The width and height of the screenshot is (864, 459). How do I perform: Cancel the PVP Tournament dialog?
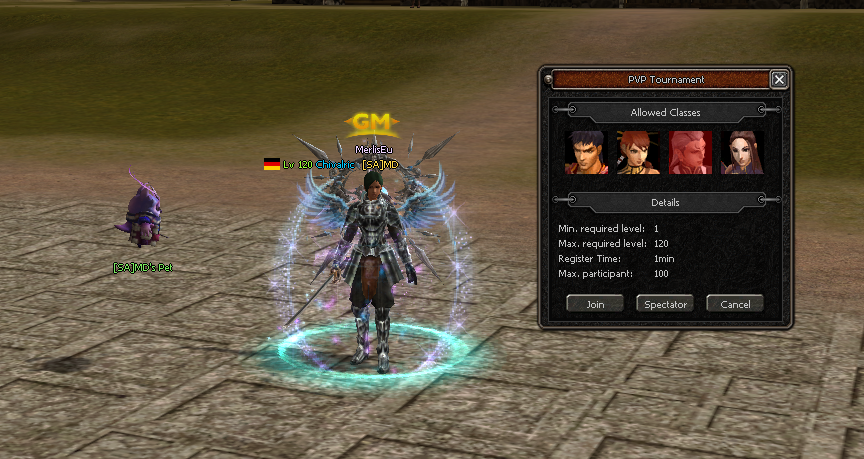click(x=735, y=304)
